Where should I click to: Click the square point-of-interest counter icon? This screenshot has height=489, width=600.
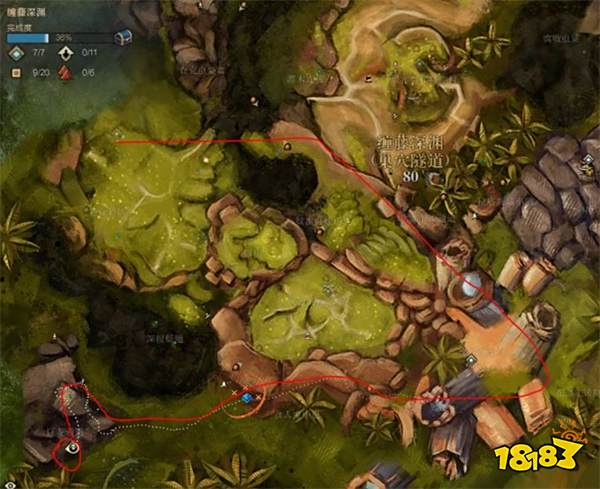pos(16,72)
